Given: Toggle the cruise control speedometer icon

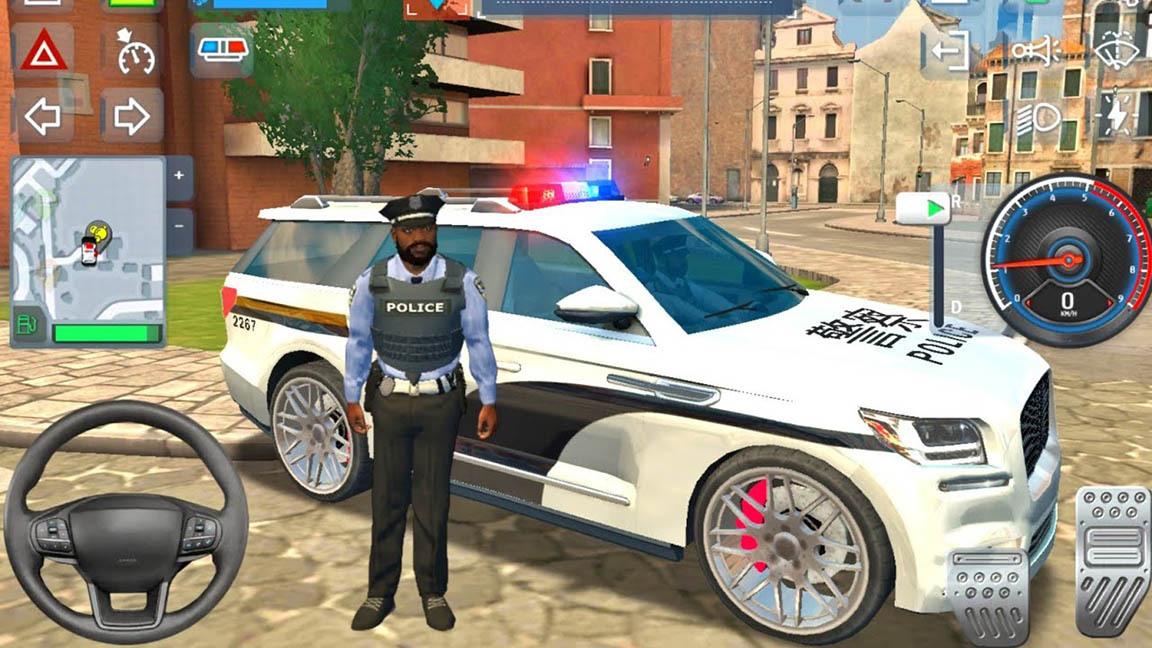Looking at the screenshot, I should pos(134,51).
